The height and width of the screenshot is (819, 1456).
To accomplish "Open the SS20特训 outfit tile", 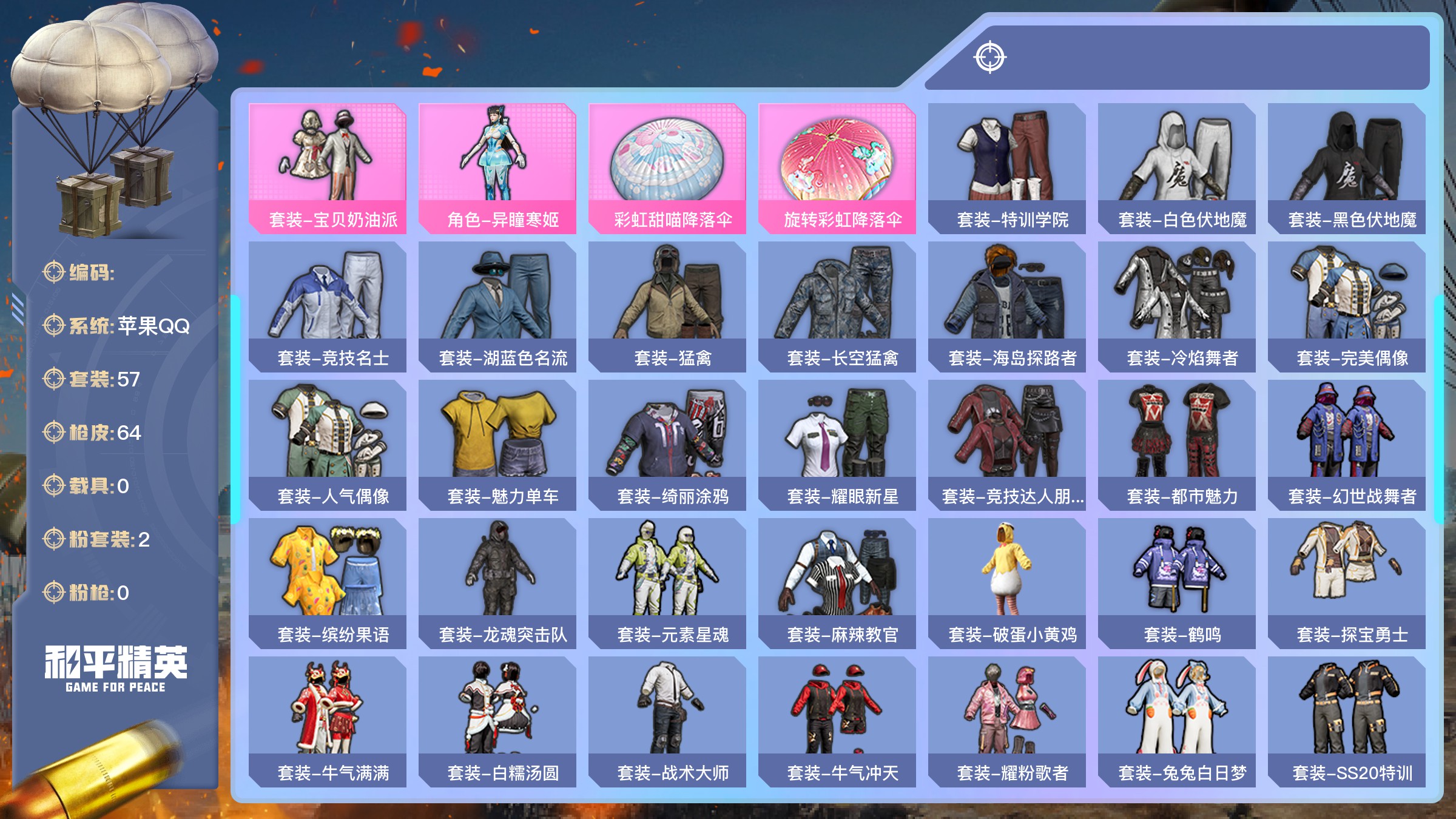I will [x=1347, y=721].
